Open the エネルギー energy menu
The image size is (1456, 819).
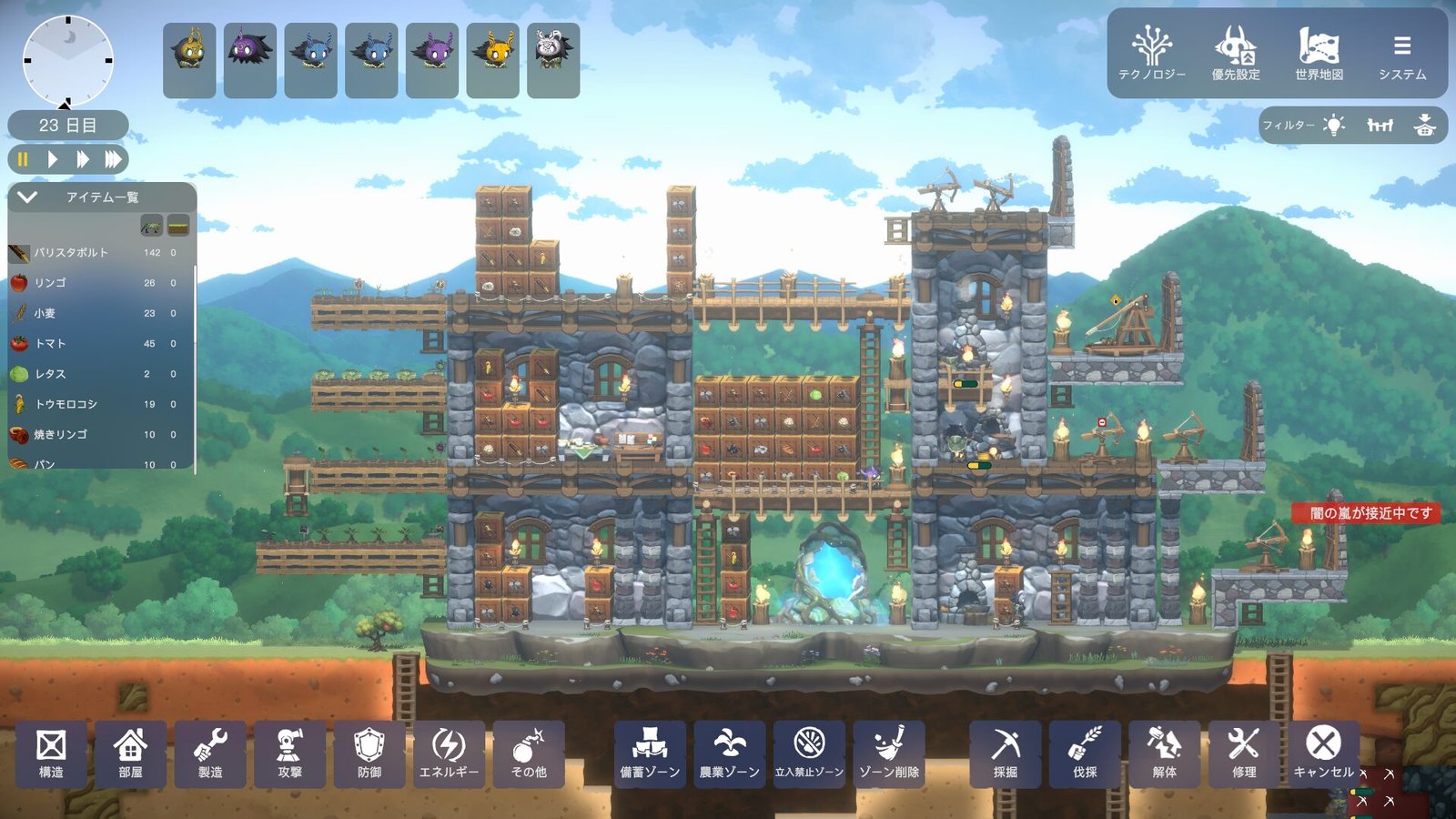pos(449,753)
